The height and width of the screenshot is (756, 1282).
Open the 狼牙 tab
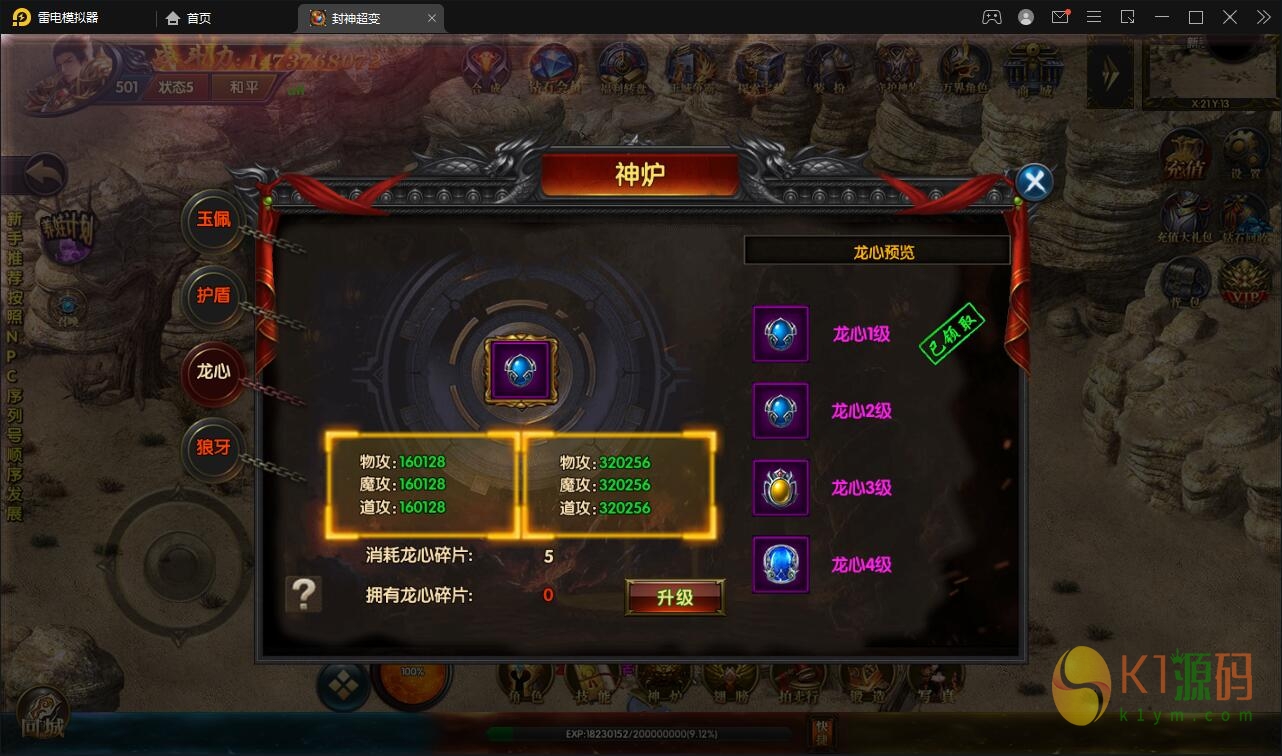pyautogui.click(x=214, y=448)
